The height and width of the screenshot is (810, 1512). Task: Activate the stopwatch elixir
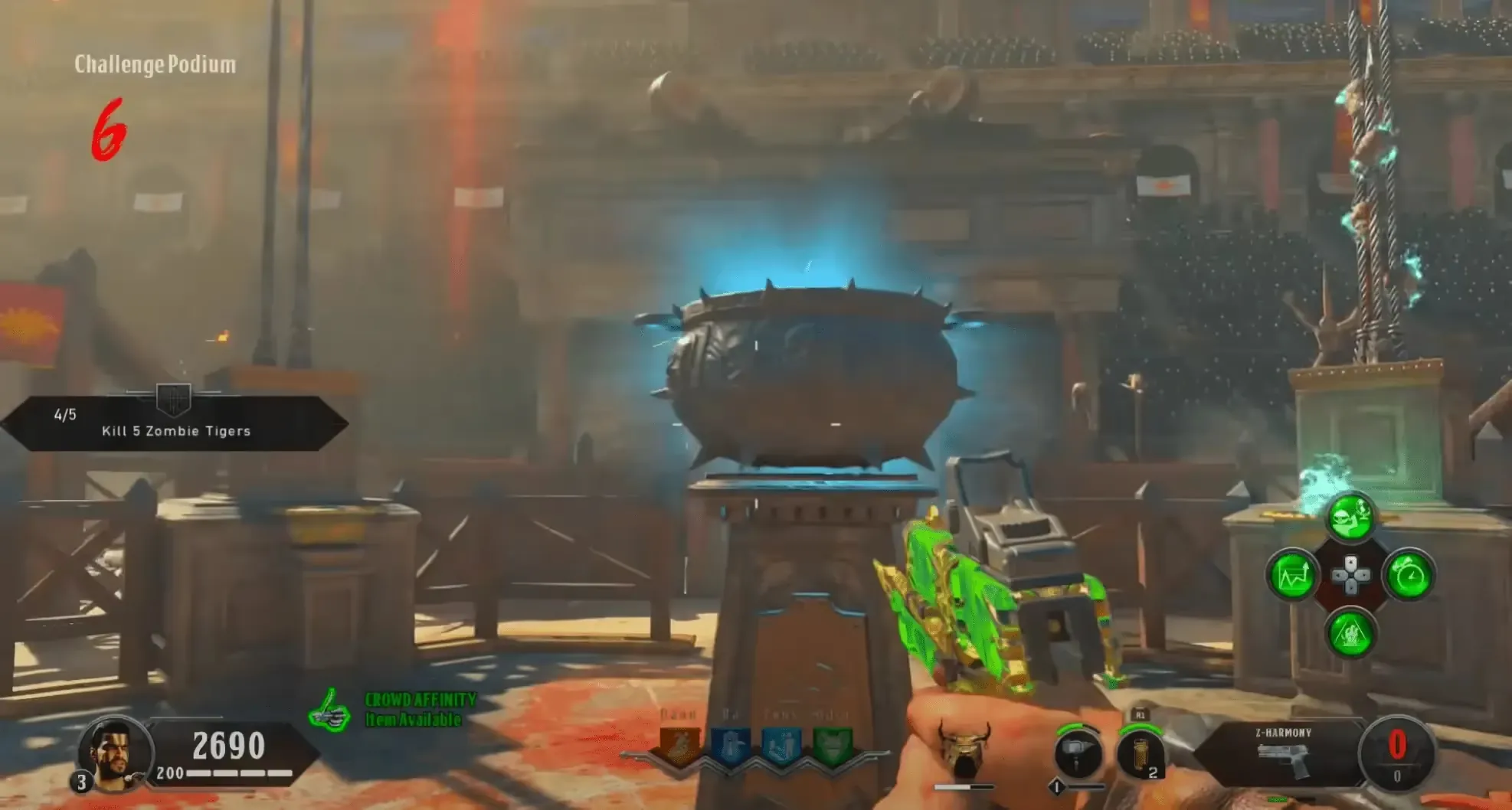pyautogui.click(x=1409, y=576)
